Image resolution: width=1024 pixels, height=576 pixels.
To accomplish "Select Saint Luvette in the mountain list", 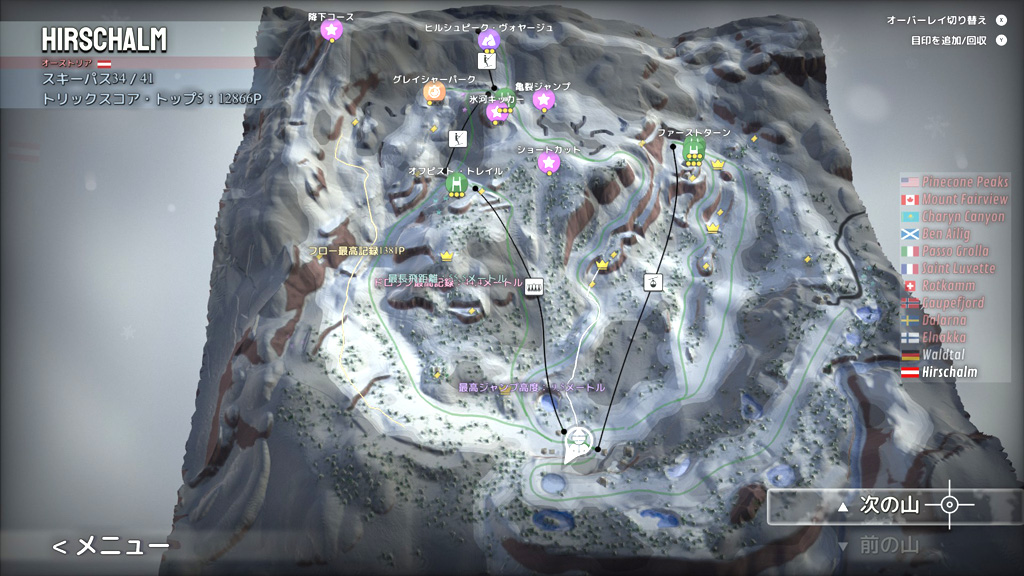I will click(x=958, y=268).
